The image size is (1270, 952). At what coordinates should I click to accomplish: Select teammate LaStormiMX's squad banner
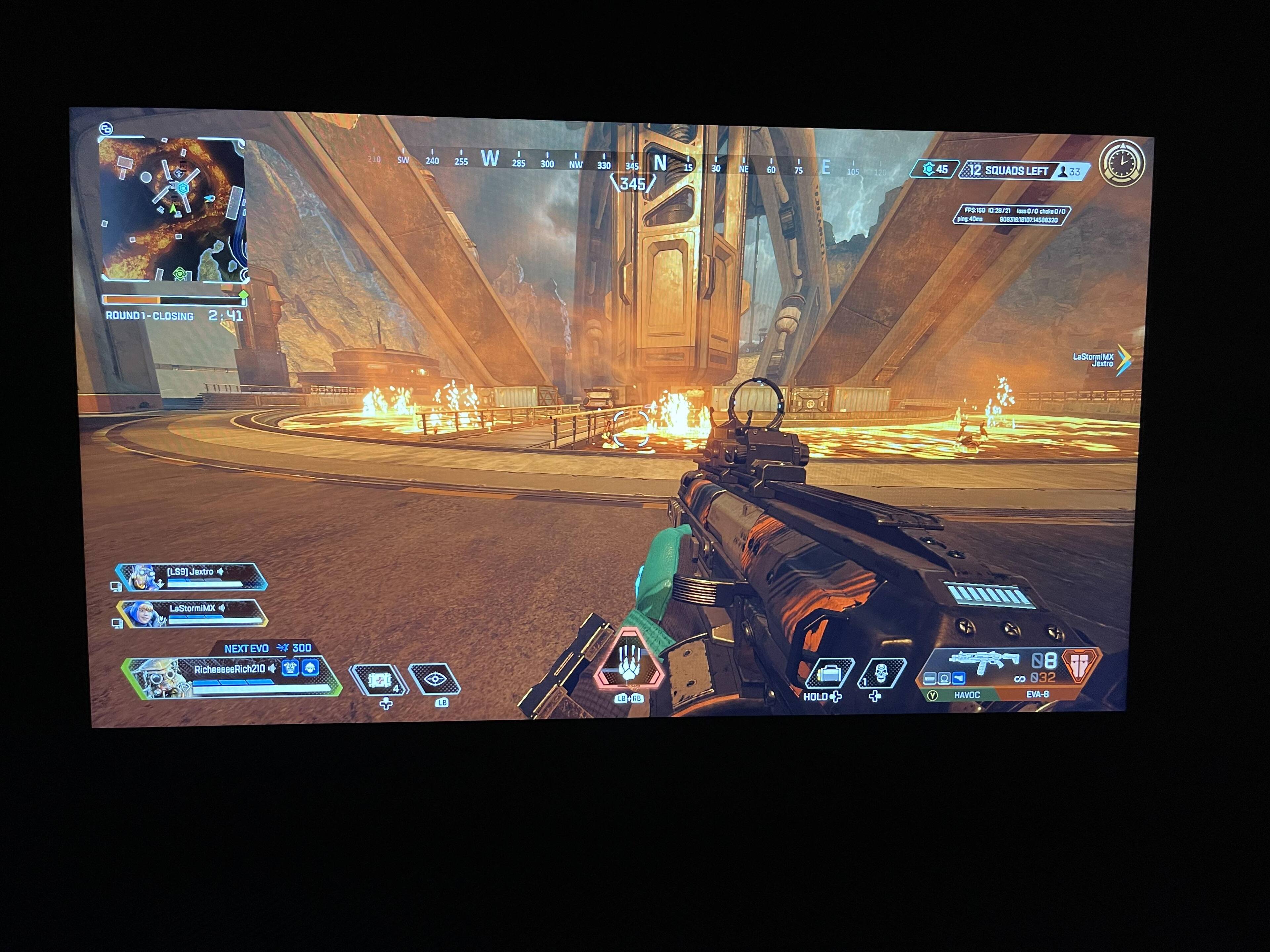click(x=192, y=613)
